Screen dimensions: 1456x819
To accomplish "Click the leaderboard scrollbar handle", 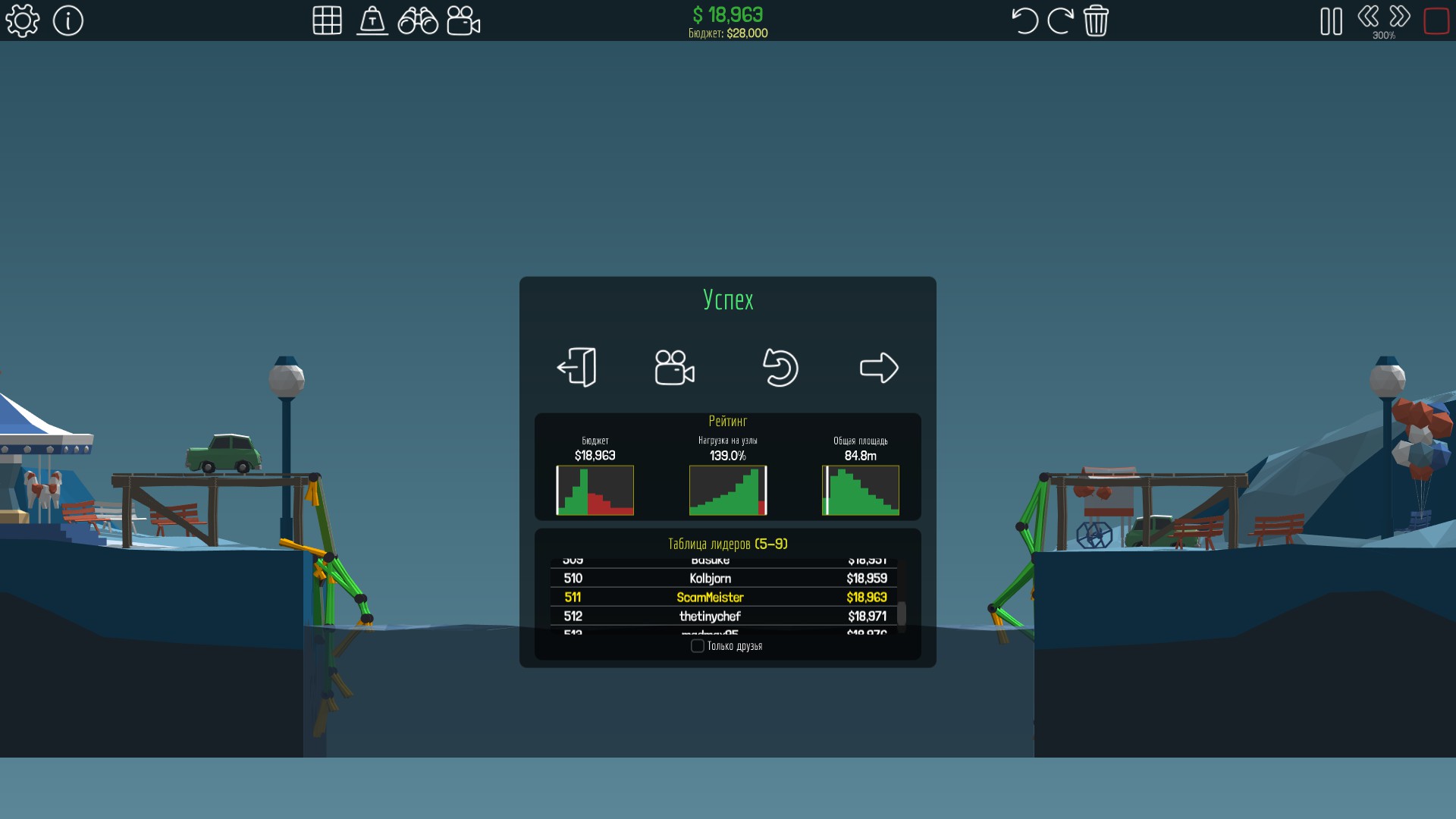I will [902, 614].
